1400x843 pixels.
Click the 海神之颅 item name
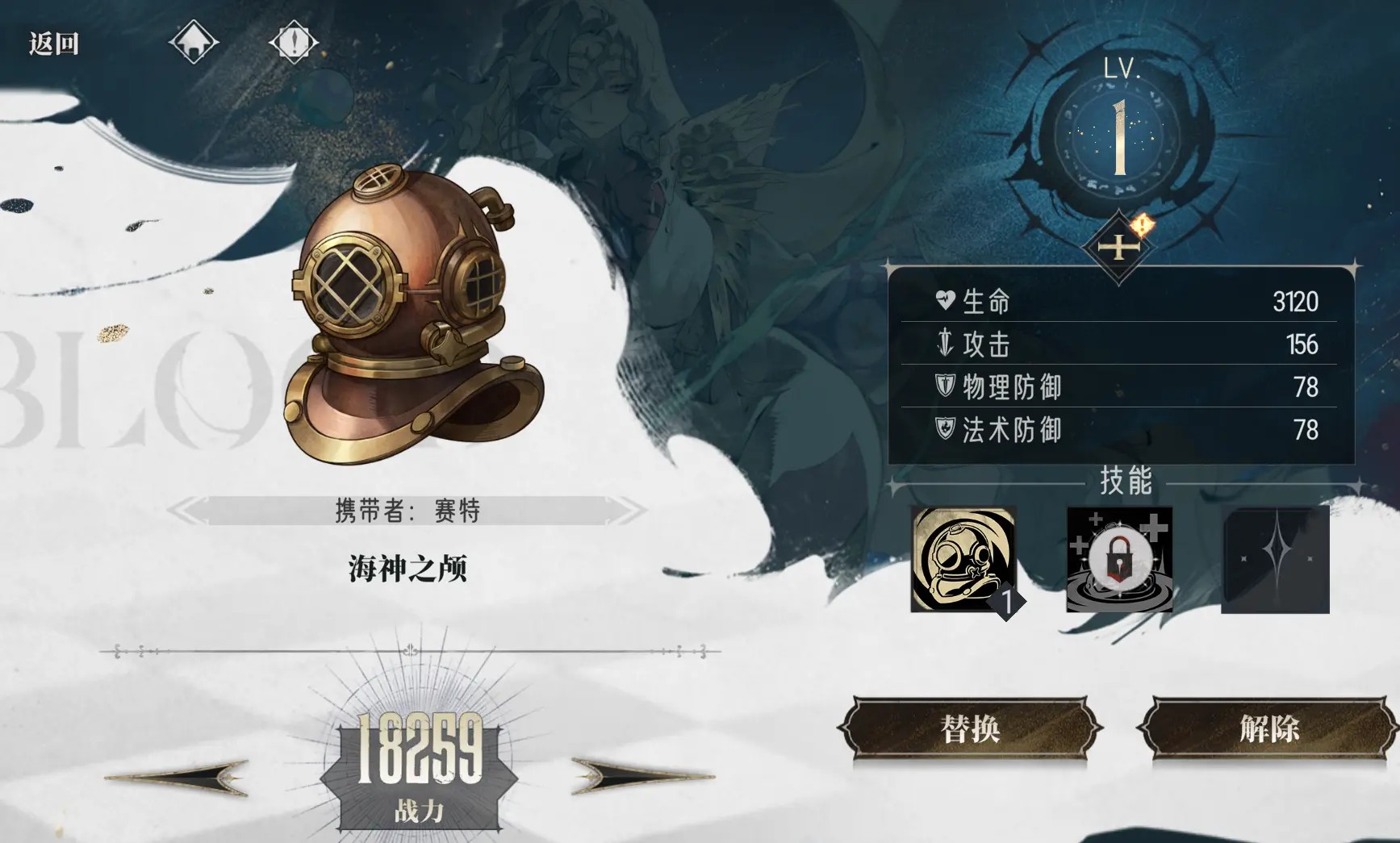(x=409, y=568)
